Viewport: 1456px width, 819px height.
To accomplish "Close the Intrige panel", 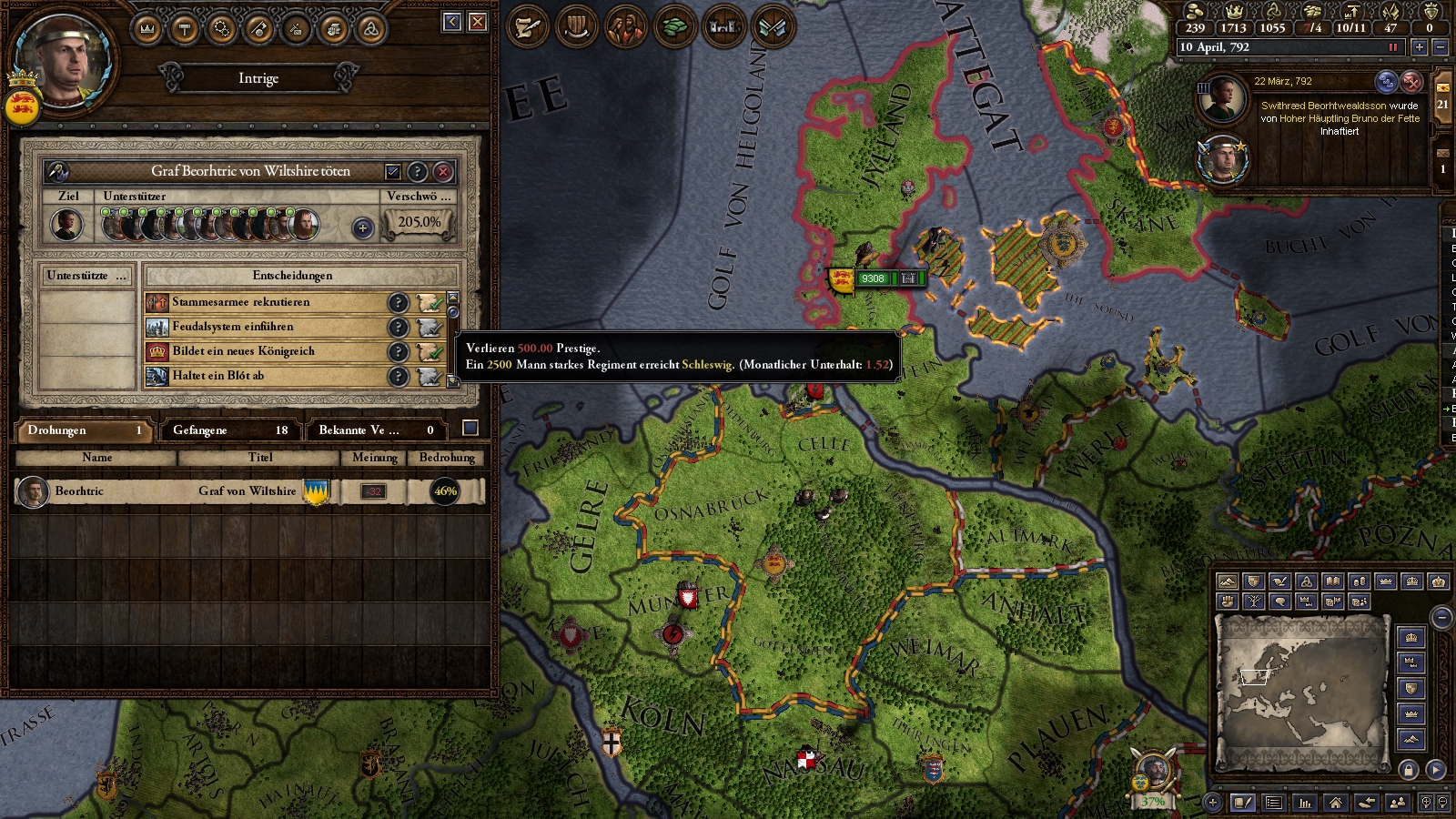I will pos(478,22).
